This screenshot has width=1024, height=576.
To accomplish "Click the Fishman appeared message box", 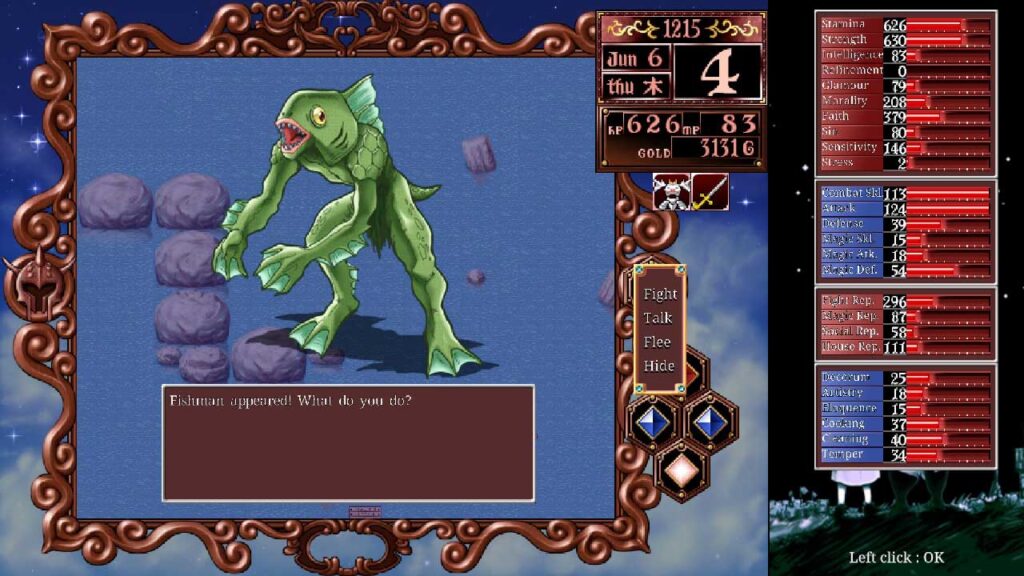I will coord(348,442).
